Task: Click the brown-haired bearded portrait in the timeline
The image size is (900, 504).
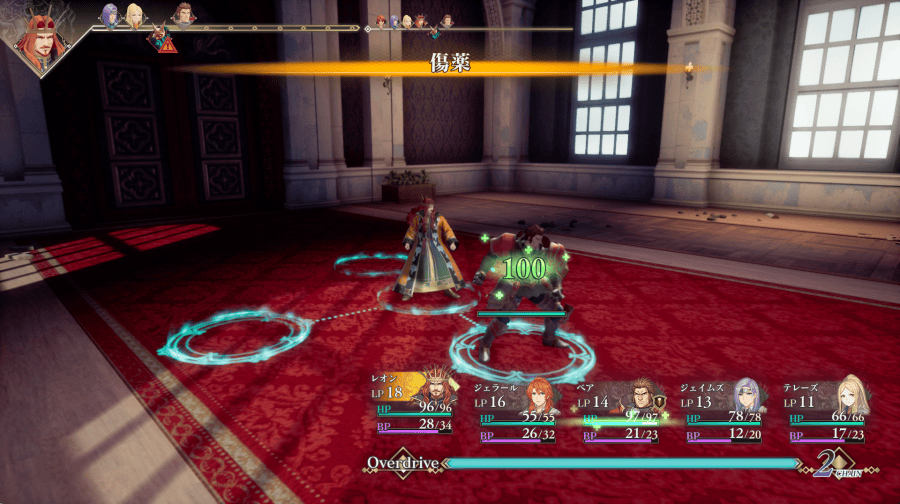Action: coord(182,14)
